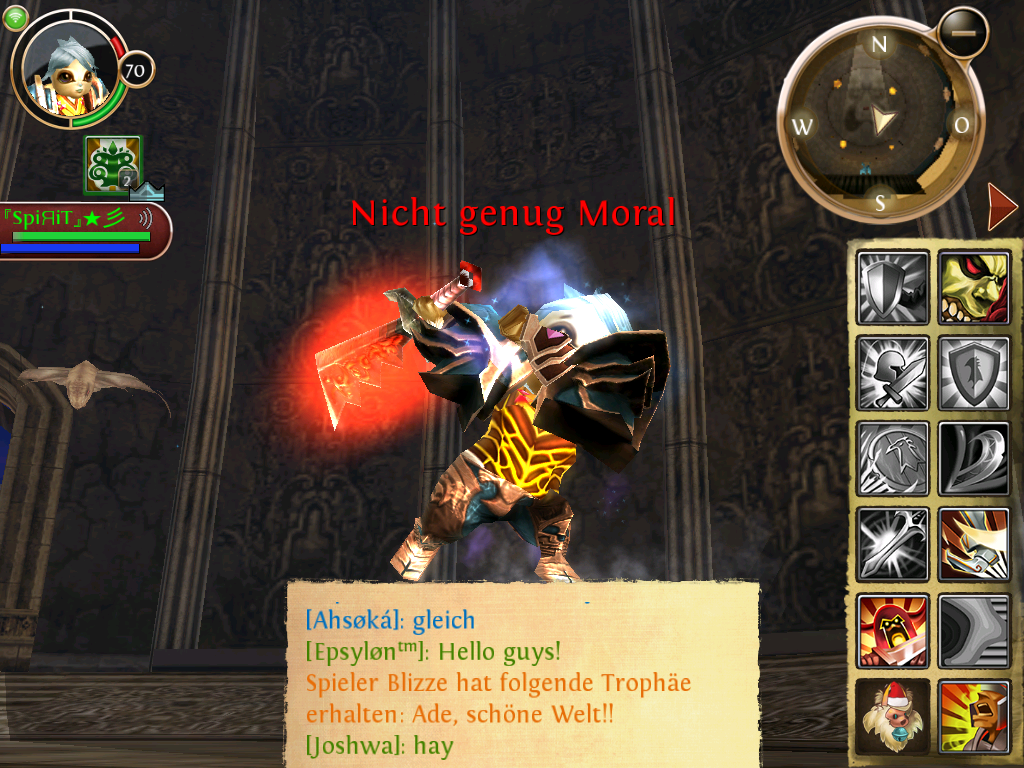
Task: Summon the Santa hat pet
Action: click(x=893, y=717)
